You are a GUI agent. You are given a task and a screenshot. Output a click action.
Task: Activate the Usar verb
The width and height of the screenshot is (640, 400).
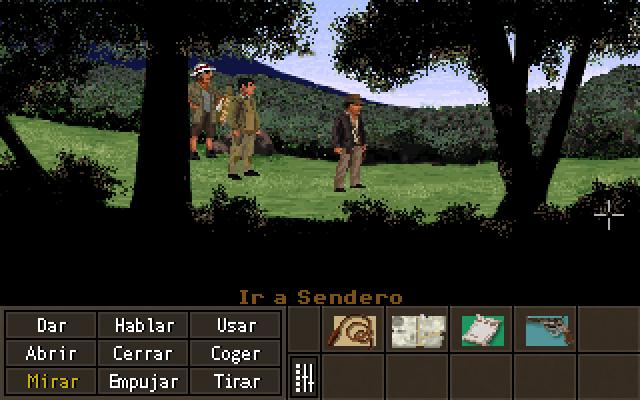(x=235, y=325)
